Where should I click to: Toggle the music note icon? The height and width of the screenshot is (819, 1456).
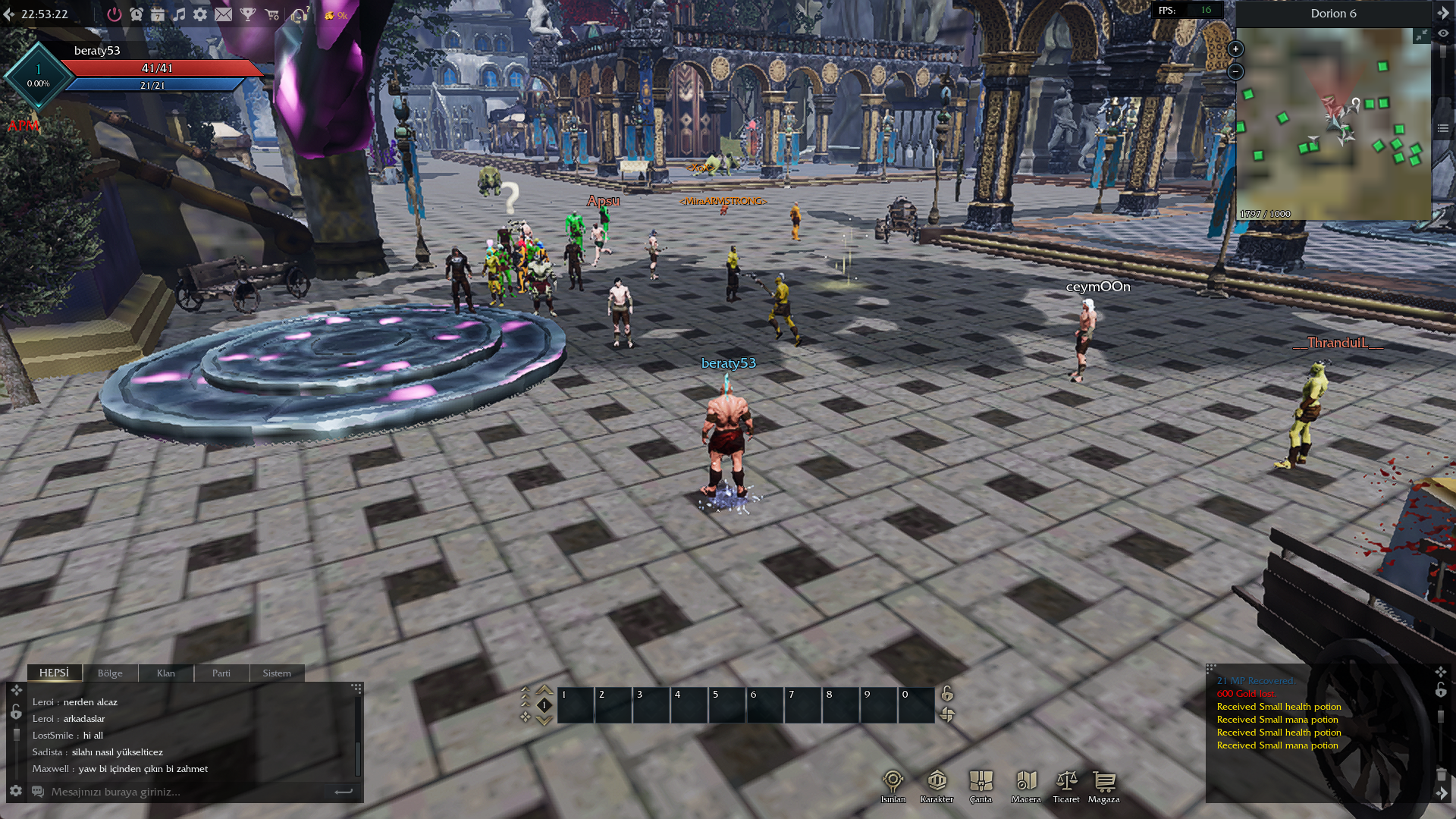pos(179,14)
